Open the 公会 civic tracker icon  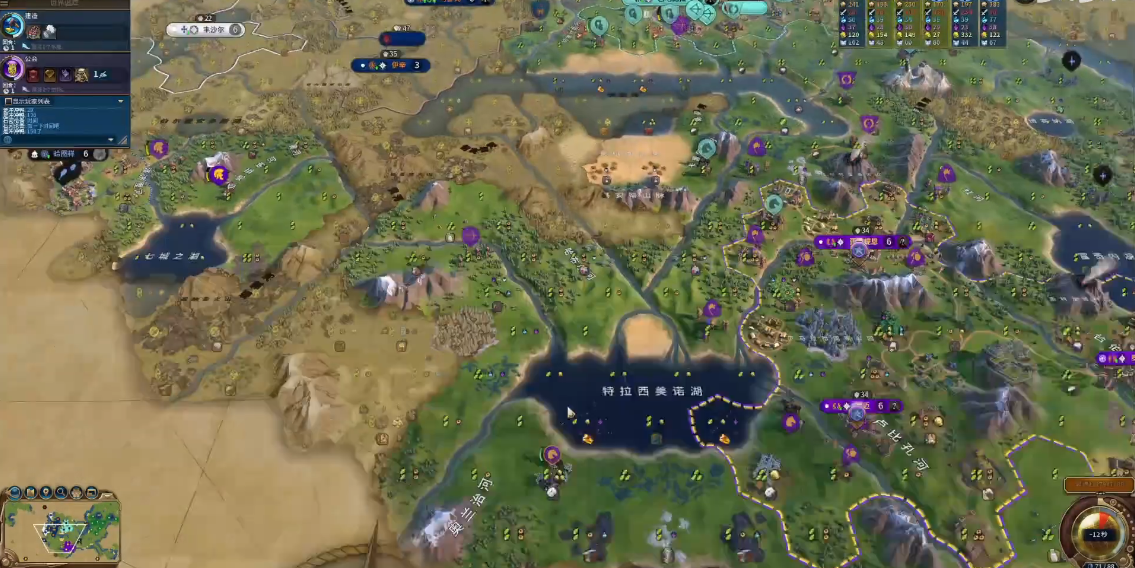click(x=13, y=69)
